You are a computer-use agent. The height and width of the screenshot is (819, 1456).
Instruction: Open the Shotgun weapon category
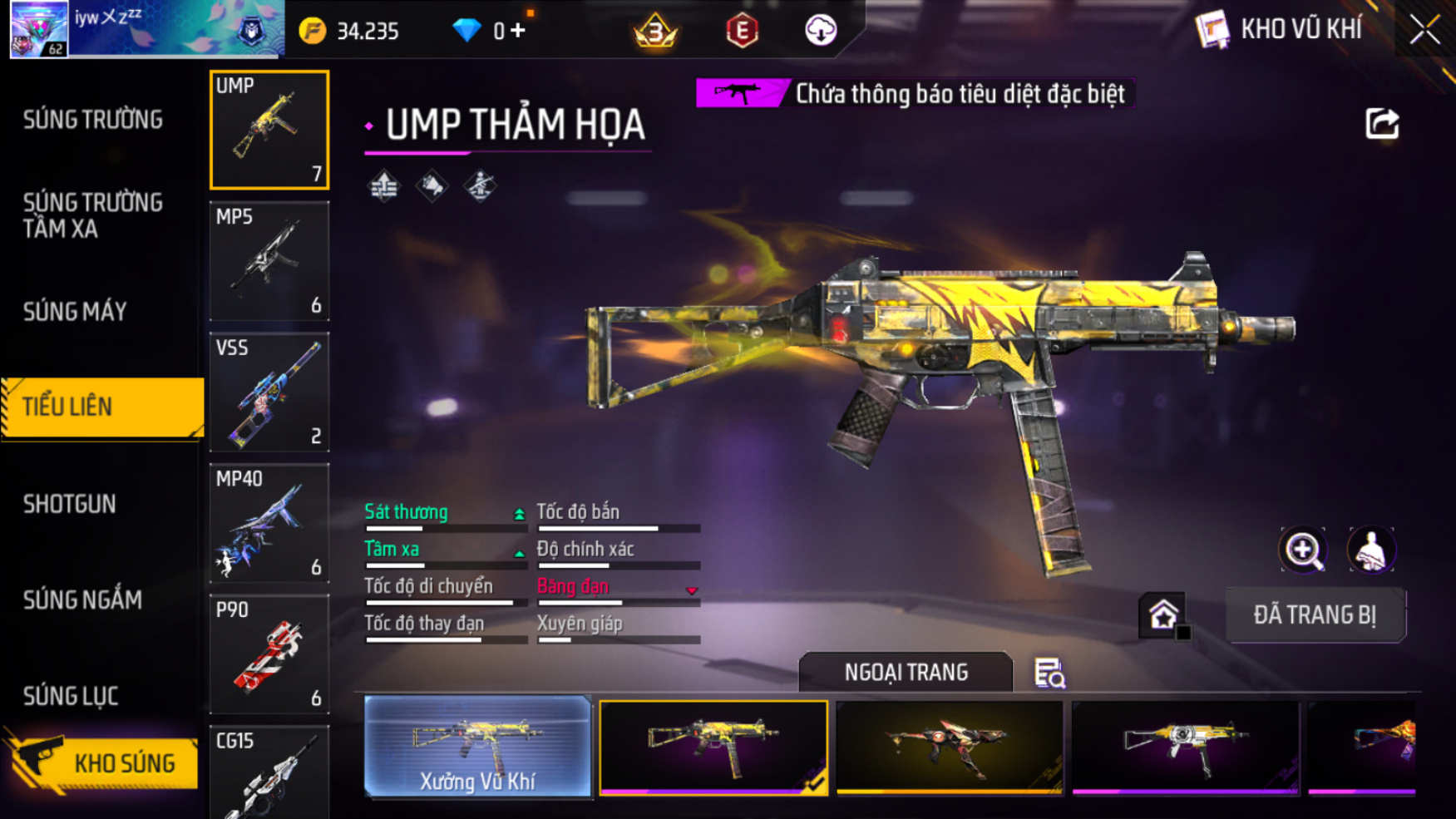coord(70,504)
